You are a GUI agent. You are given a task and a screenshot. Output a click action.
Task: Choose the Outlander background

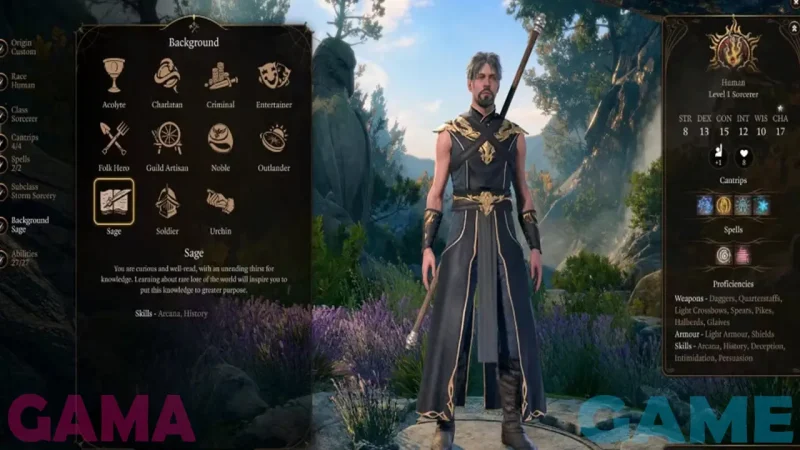[274, 138]
